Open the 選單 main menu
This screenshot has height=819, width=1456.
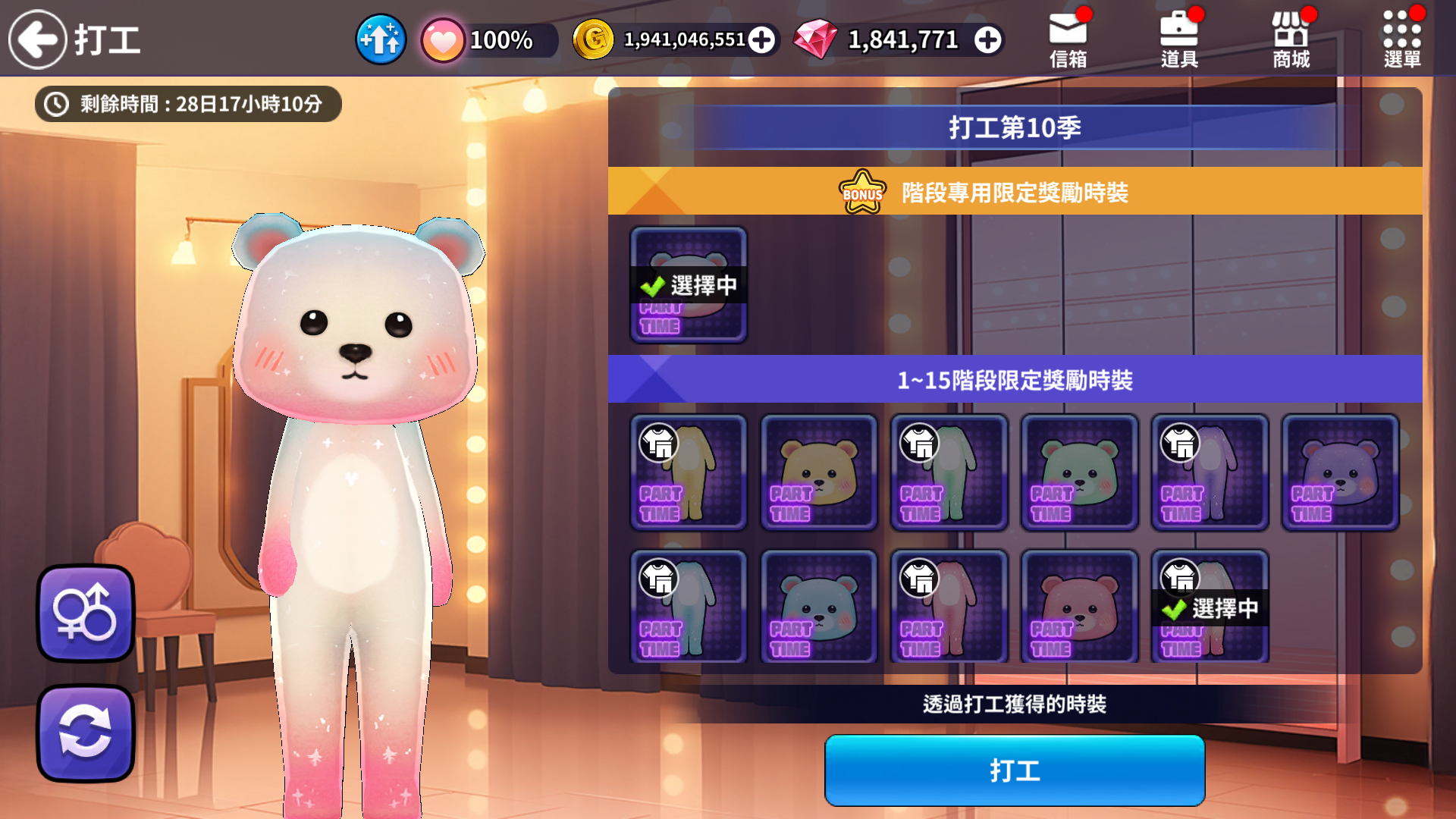click(x=1402, y=39)
